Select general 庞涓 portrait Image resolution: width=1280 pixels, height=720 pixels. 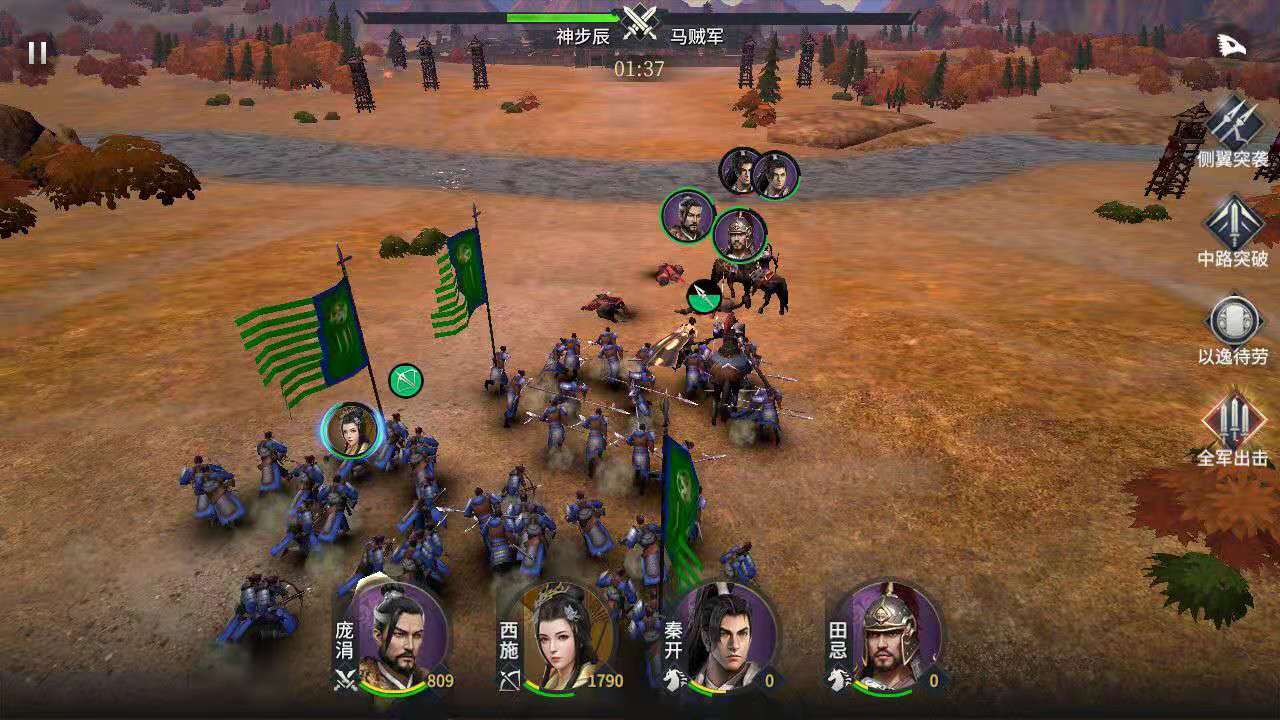point(401,634)
